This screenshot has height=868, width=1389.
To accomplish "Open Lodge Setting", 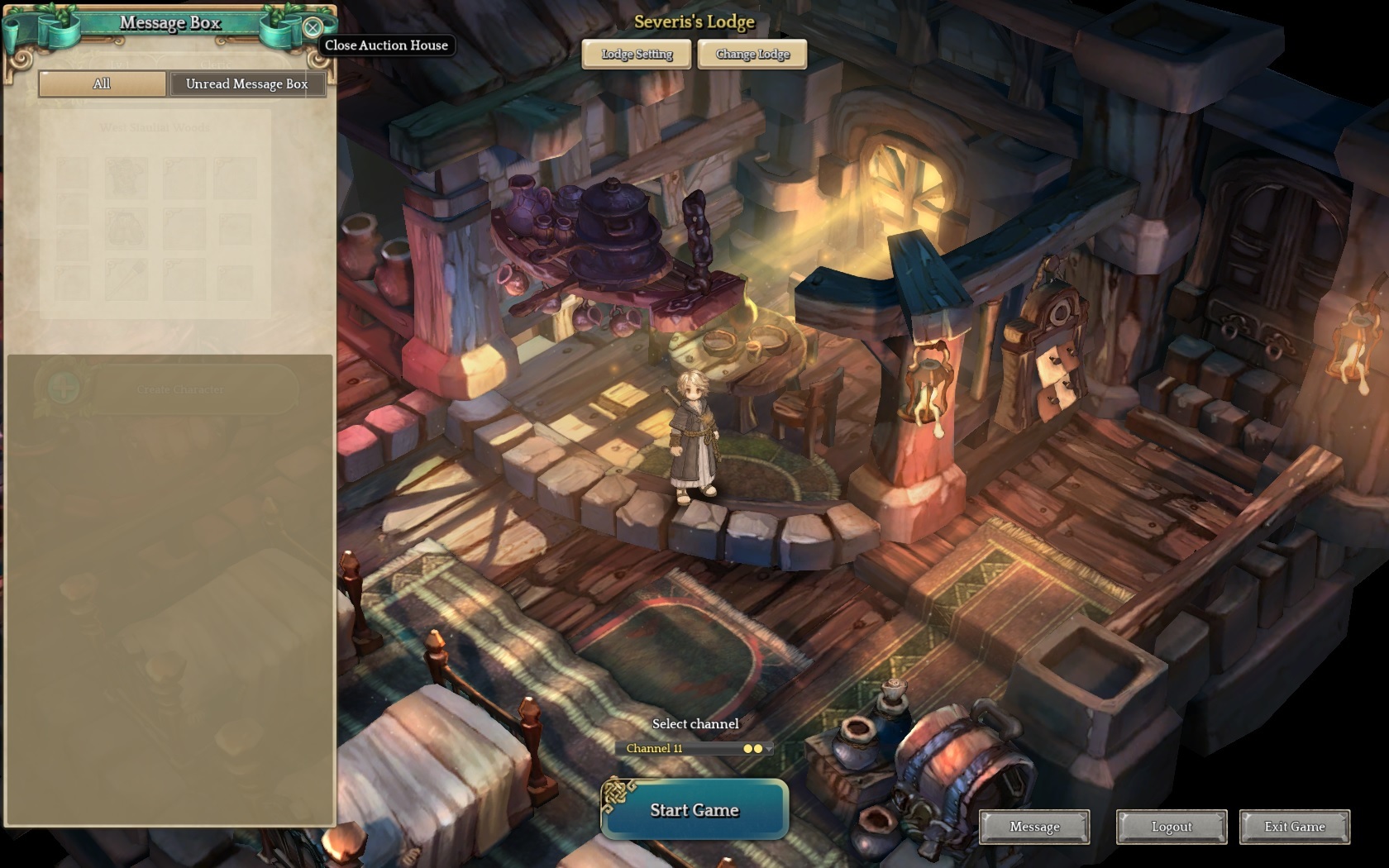I will [637, 55].
